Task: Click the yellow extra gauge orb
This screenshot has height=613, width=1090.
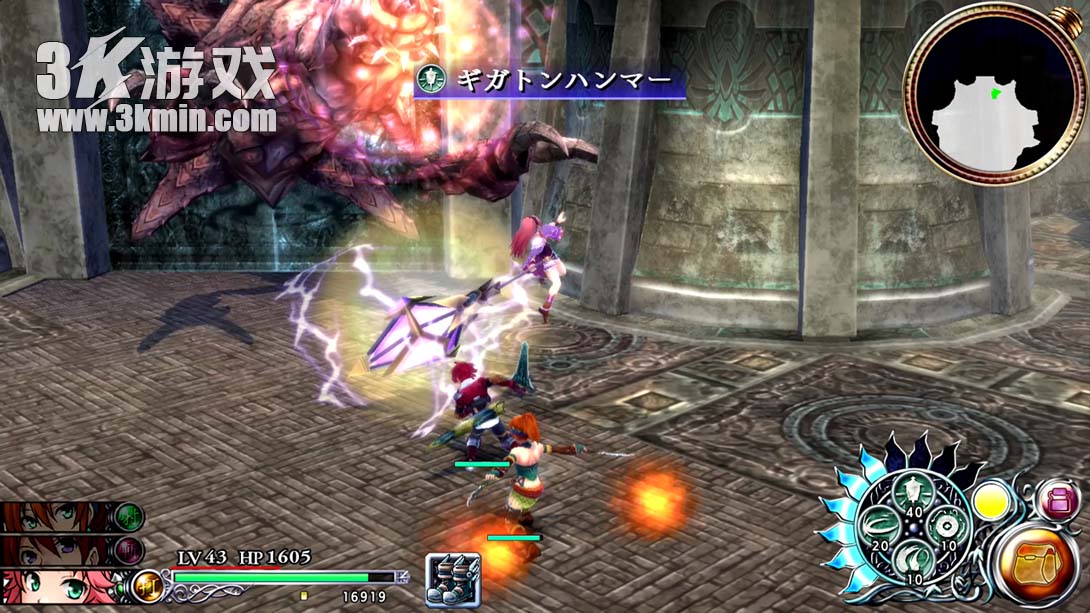Action: 991,500
